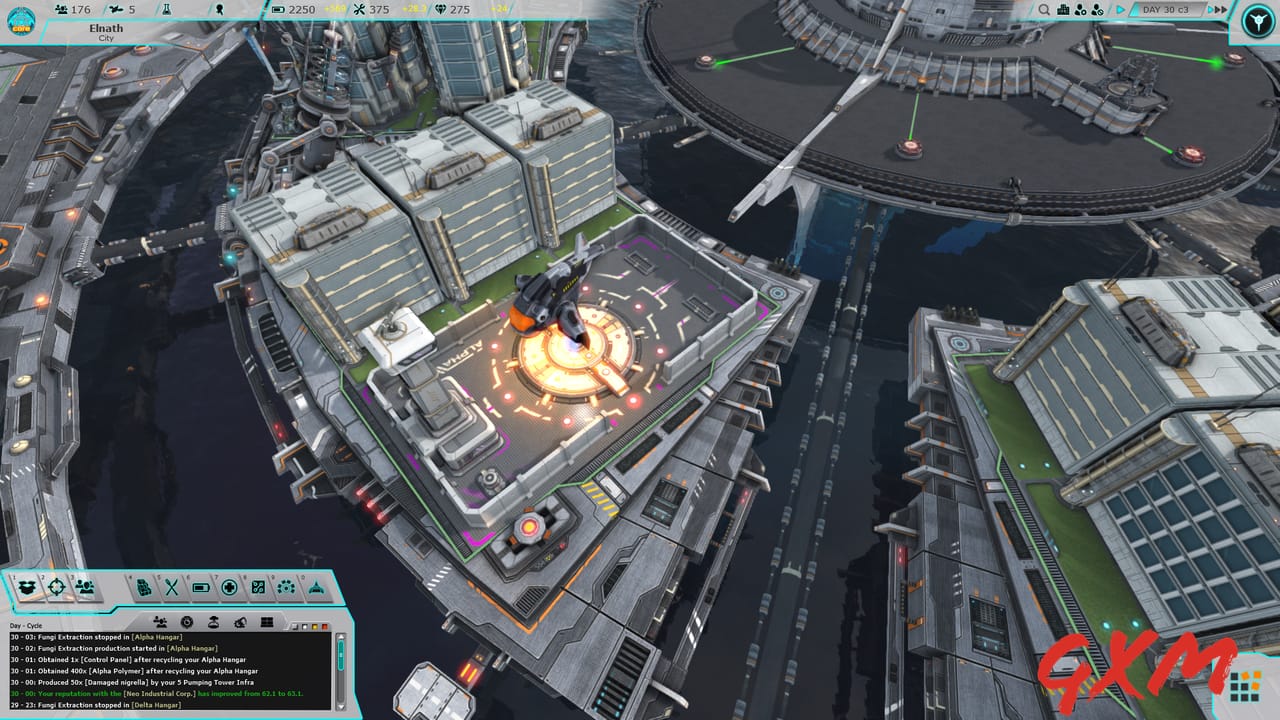1280x720 pixels.
Task: Open the trade panel using hotbar slot 1
Action: pos(27,587)
